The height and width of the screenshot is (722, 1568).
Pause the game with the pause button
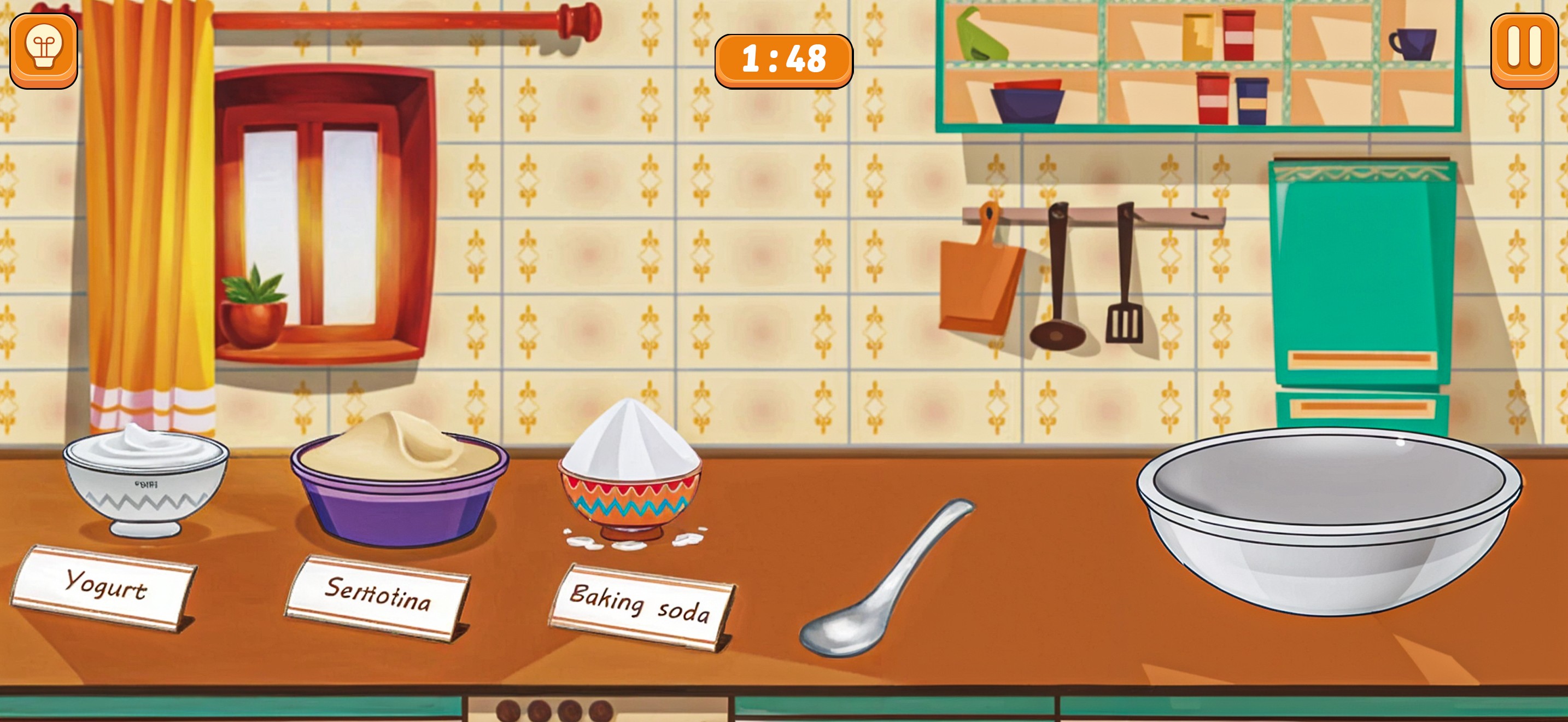(x=1524, y=51)
